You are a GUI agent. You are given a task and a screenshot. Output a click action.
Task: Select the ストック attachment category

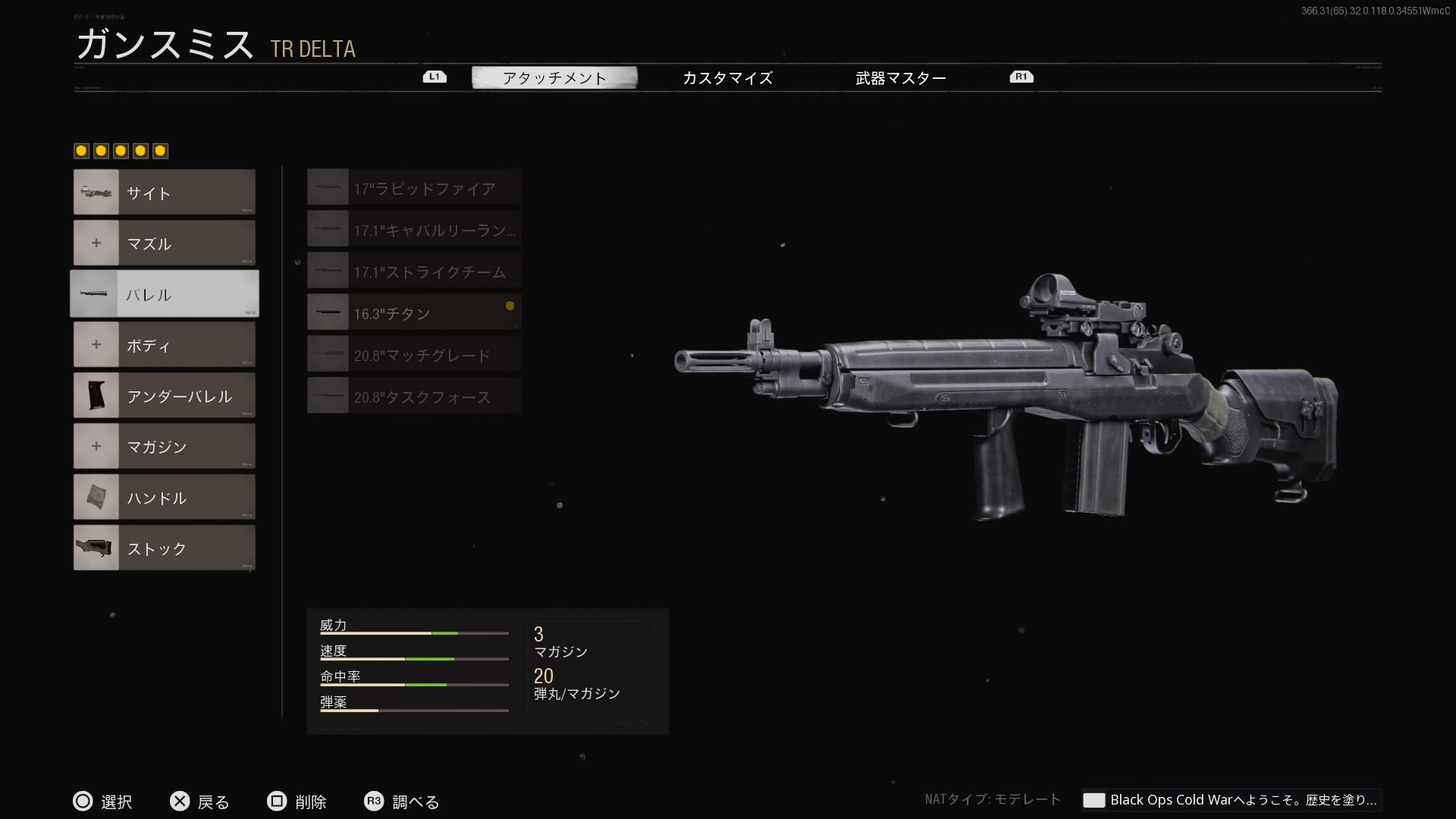point(165,548)
